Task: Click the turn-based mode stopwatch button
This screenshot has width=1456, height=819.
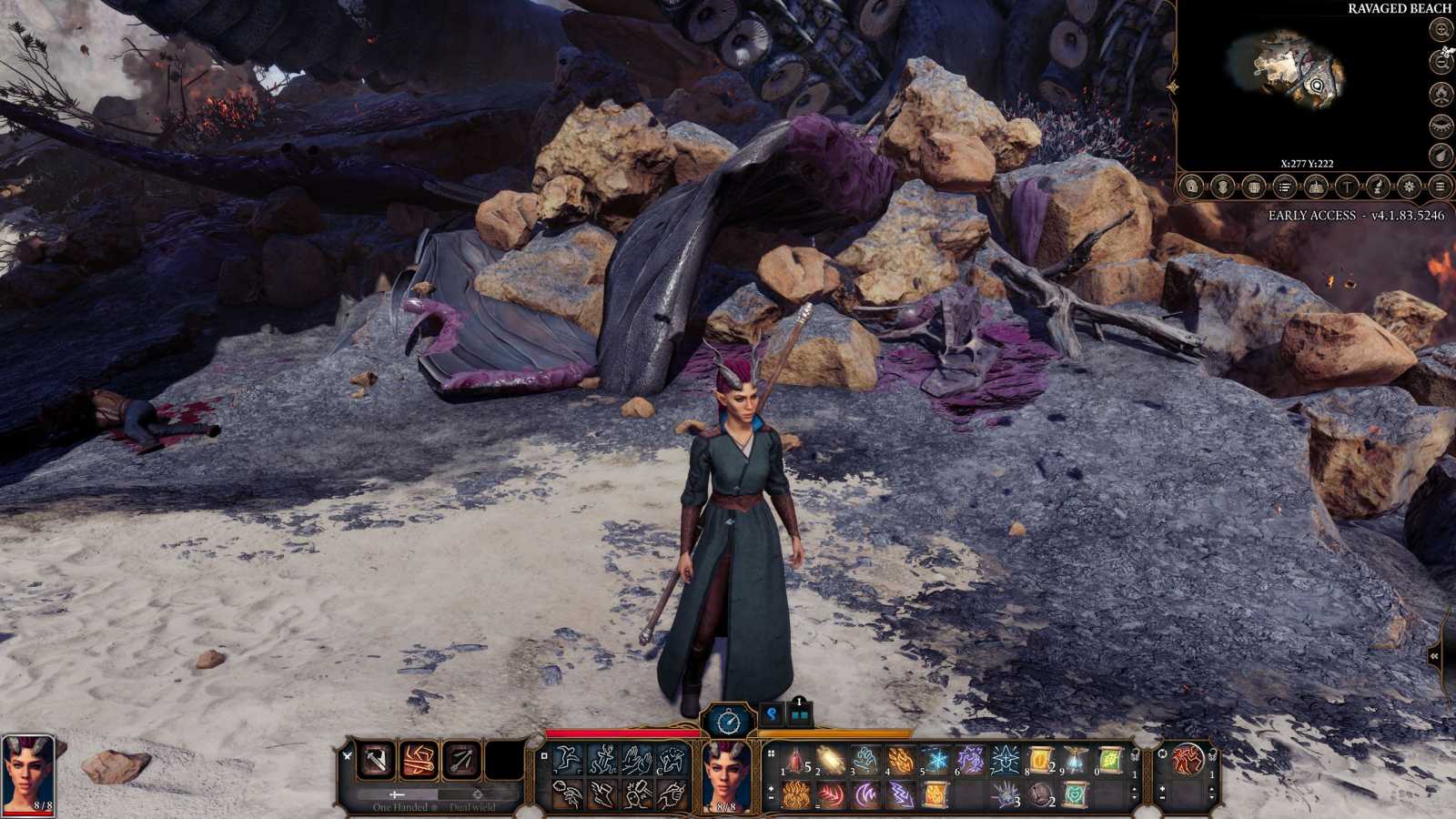Action: pos(728,722)
